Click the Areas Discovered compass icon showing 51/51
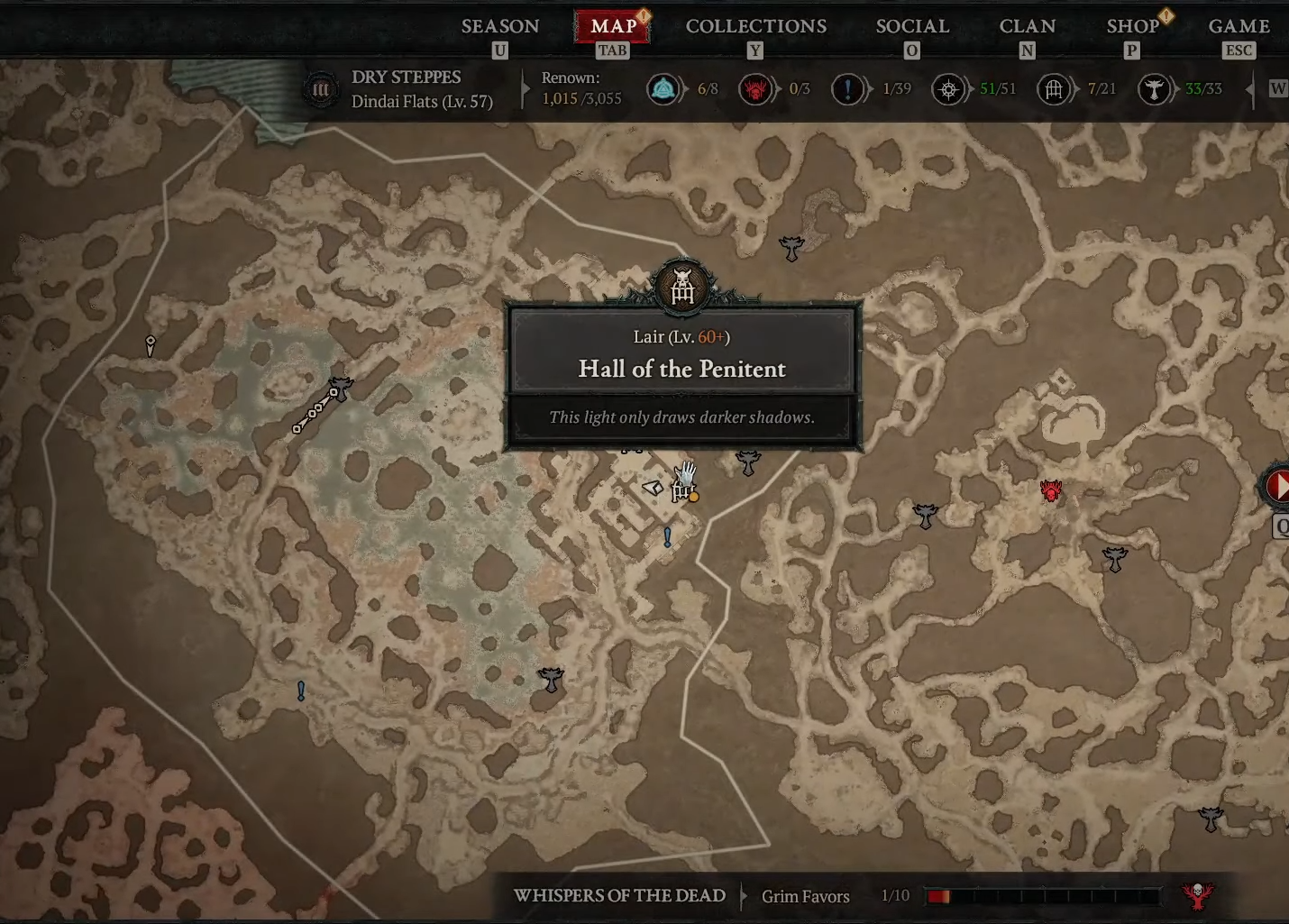 click(x=948, y=89)
